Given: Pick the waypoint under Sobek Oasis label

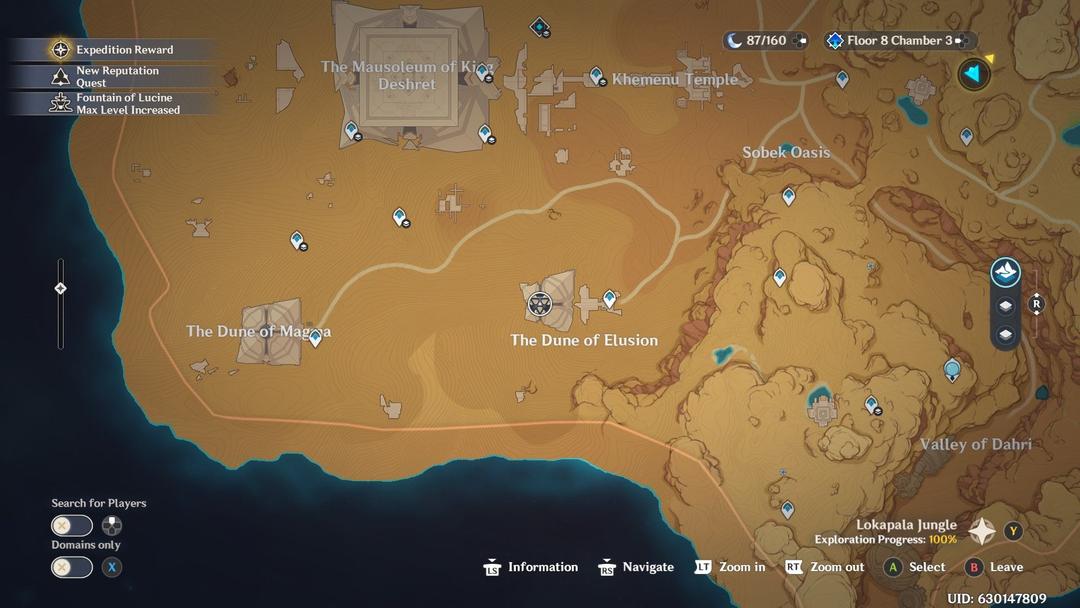Looking at the screenshot, I should 788,196.
